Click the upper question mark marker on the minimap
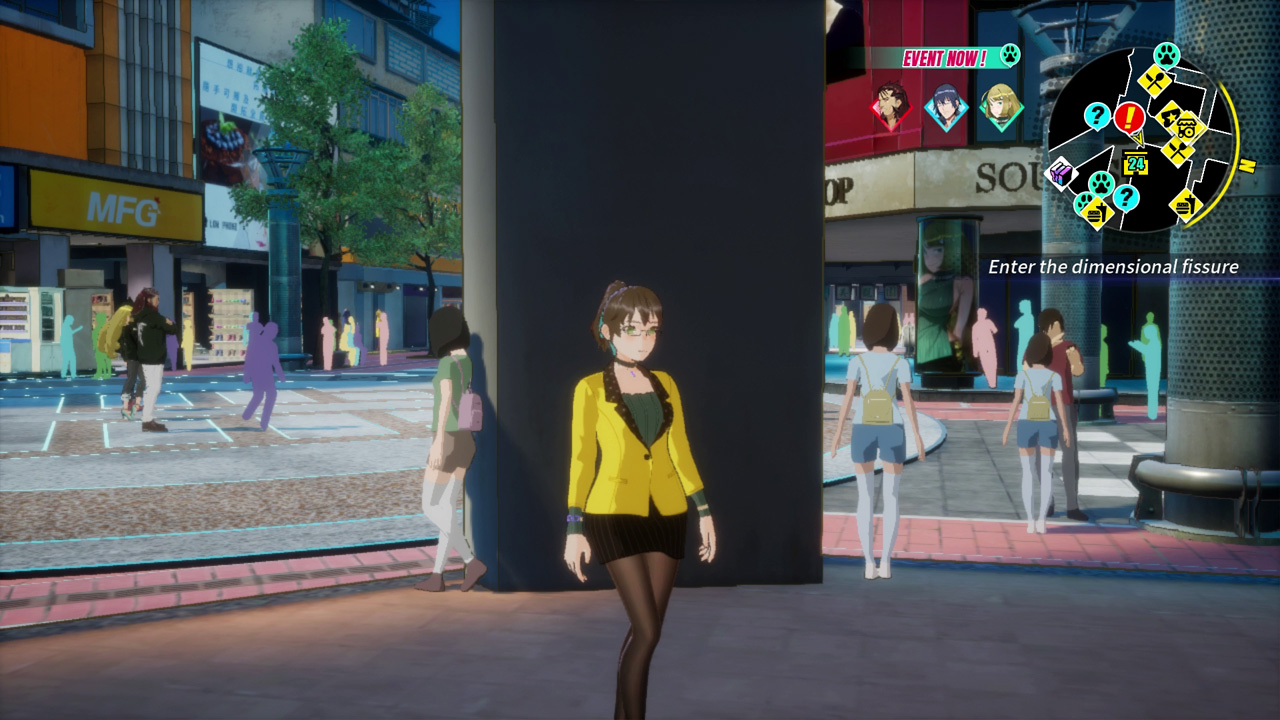1280x720 pixels. [1097, 115]
